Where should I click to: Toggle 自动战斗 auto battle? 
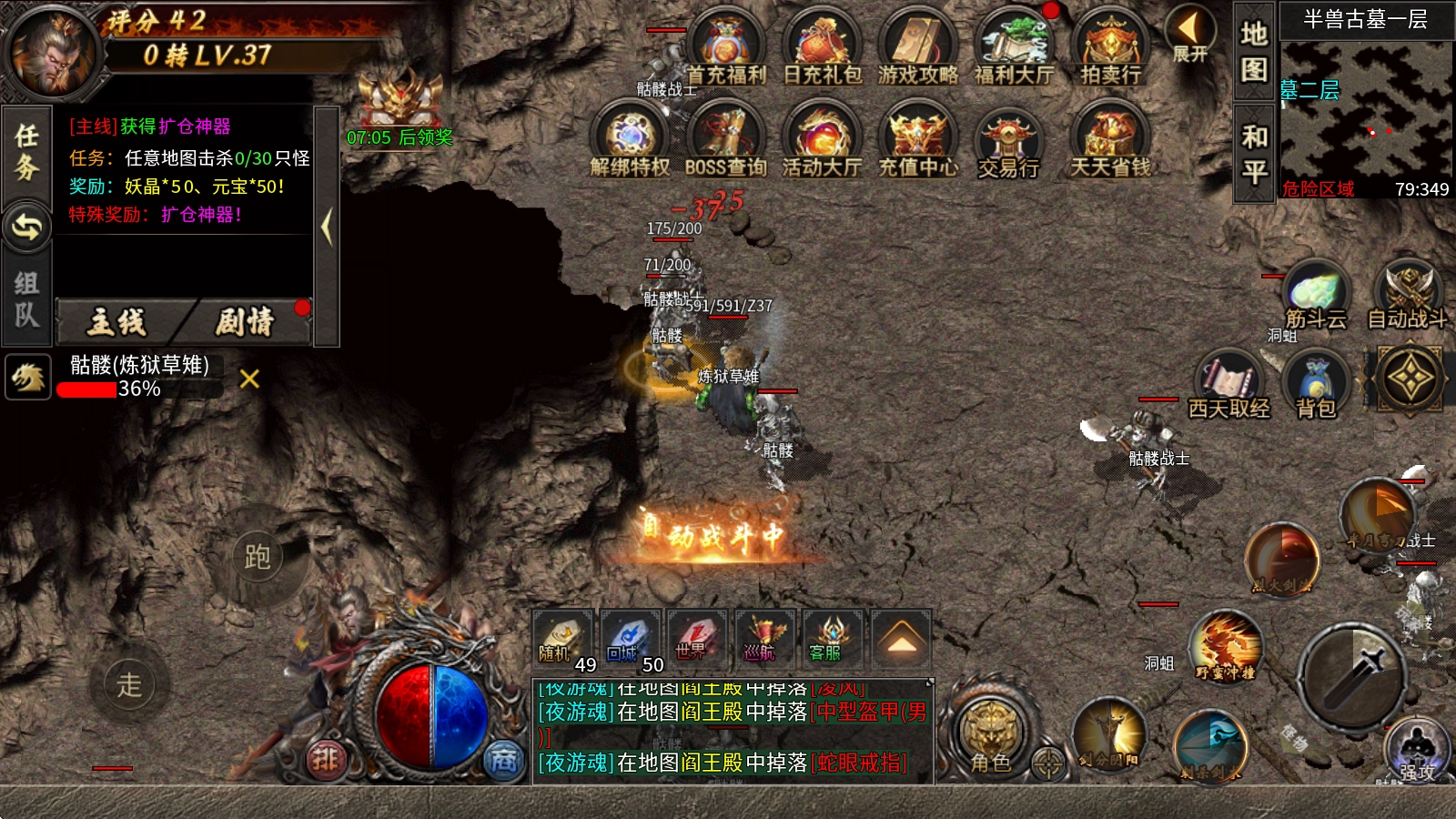(1408, 293)
